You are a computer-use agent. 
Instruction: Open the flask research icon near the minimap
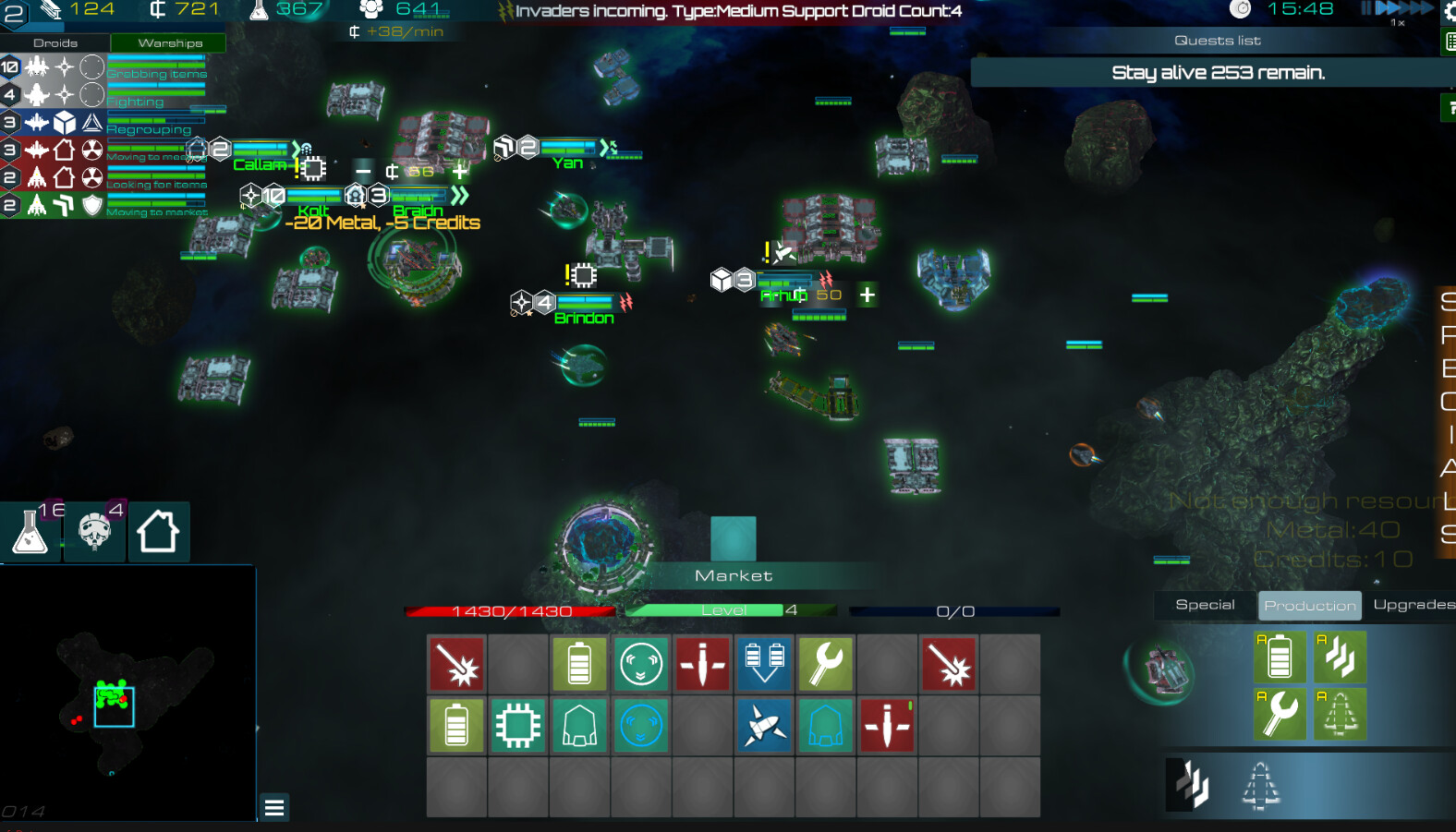coord(30,532)
